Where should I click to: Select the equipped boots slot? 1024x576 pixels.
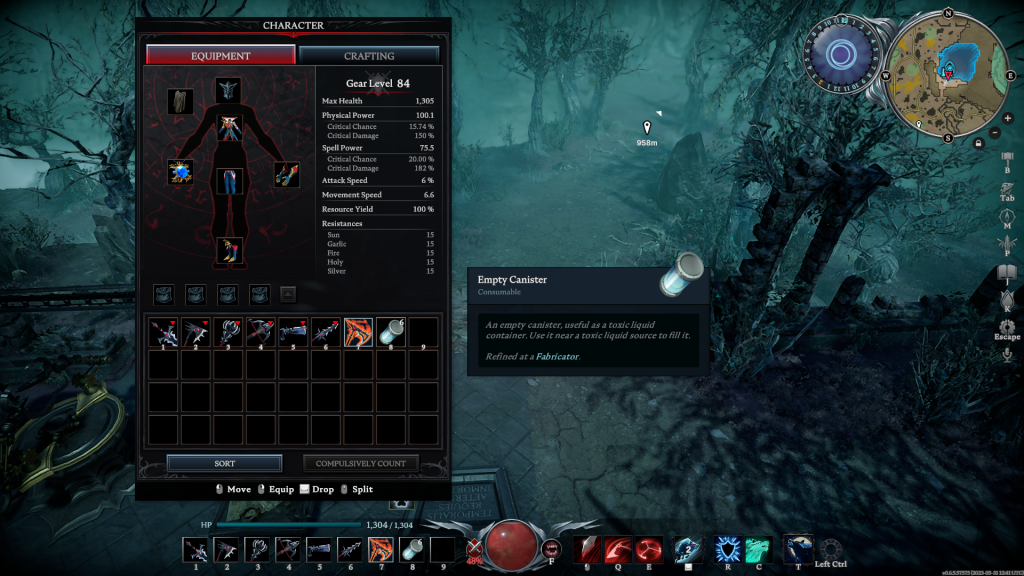pos(230,250)
